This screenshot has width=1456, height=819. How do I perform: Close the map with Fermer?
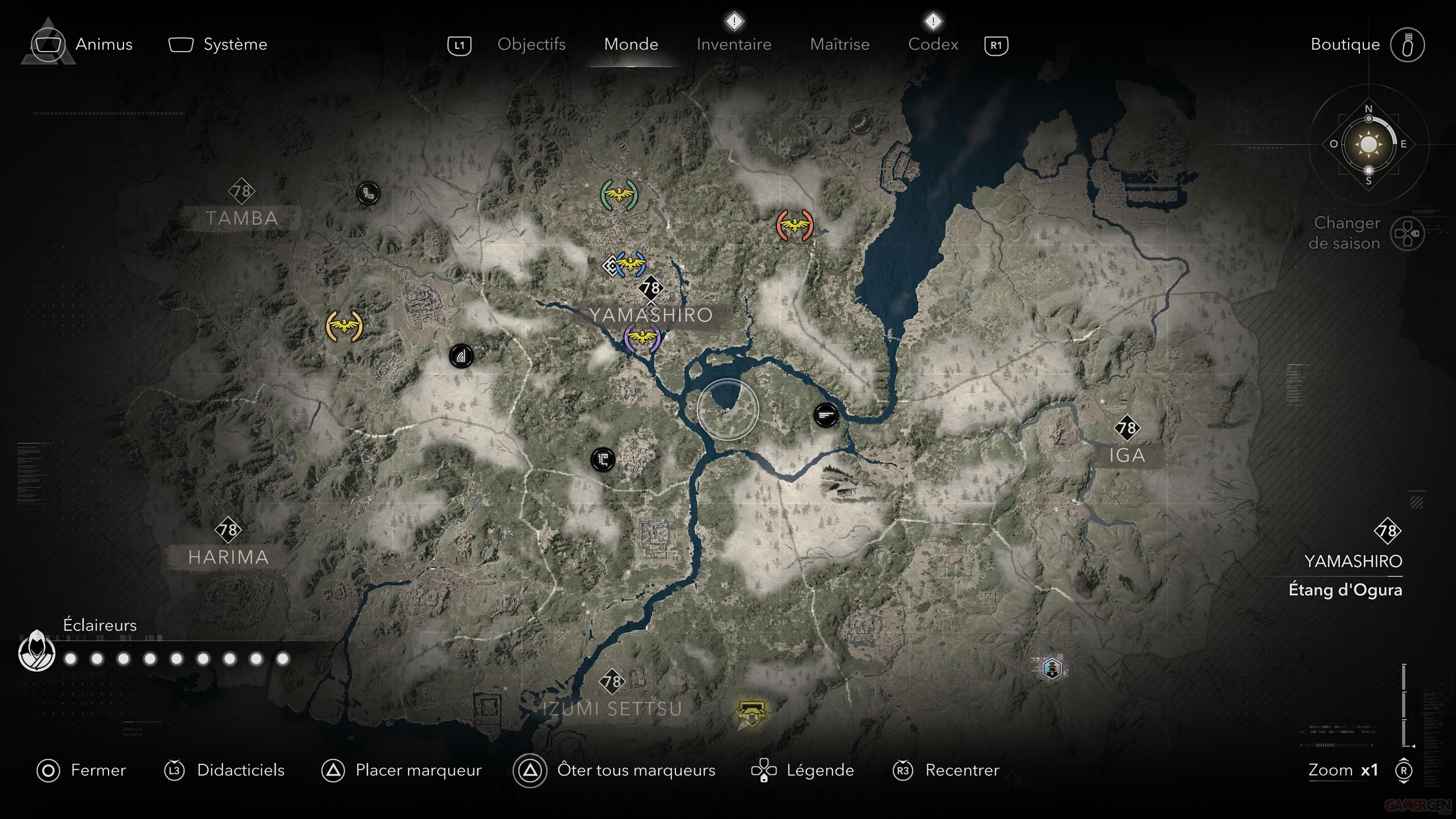coord(98,770)
